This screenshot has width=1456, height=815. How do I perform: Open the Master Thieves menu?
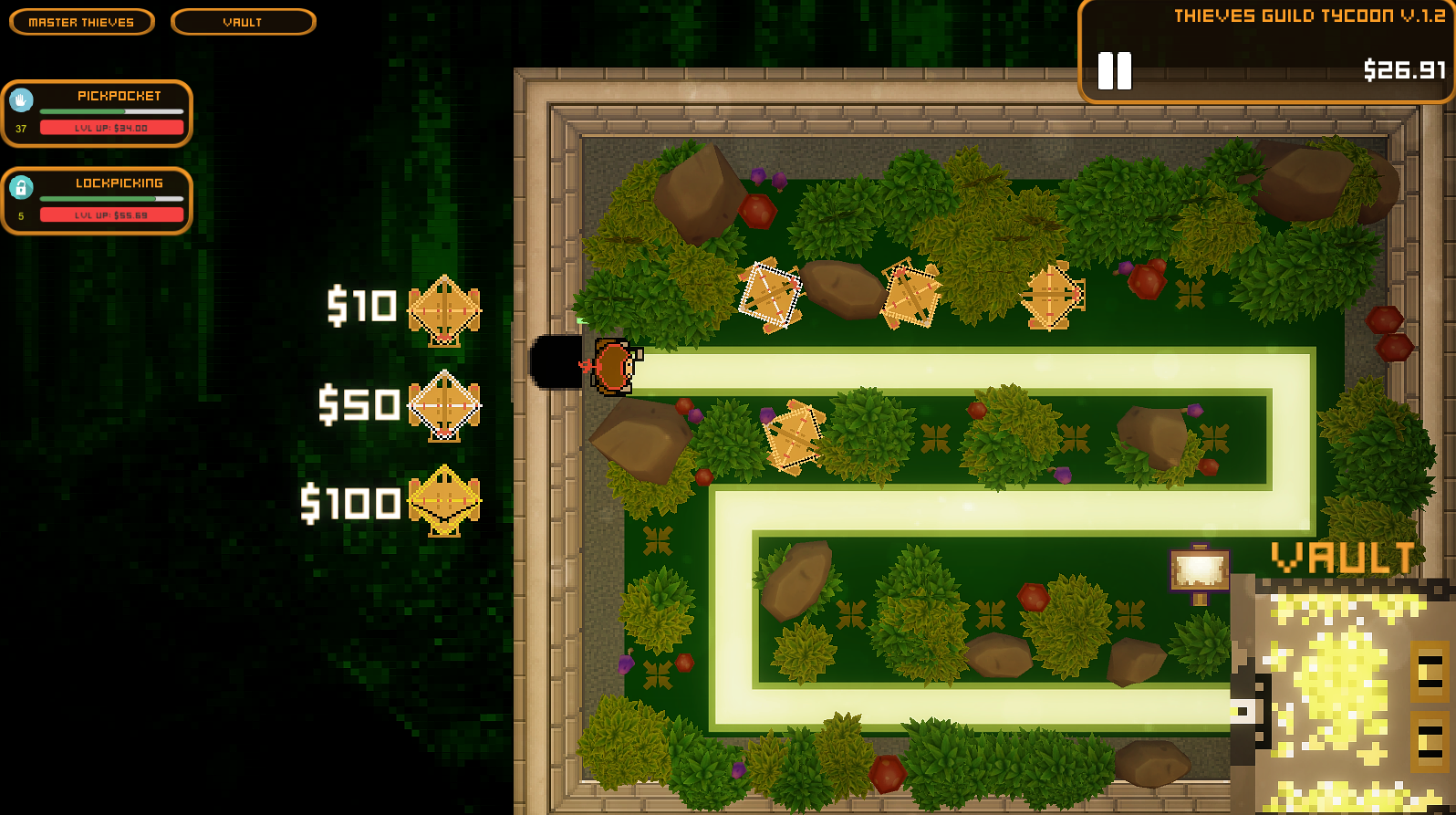[81, 22]
